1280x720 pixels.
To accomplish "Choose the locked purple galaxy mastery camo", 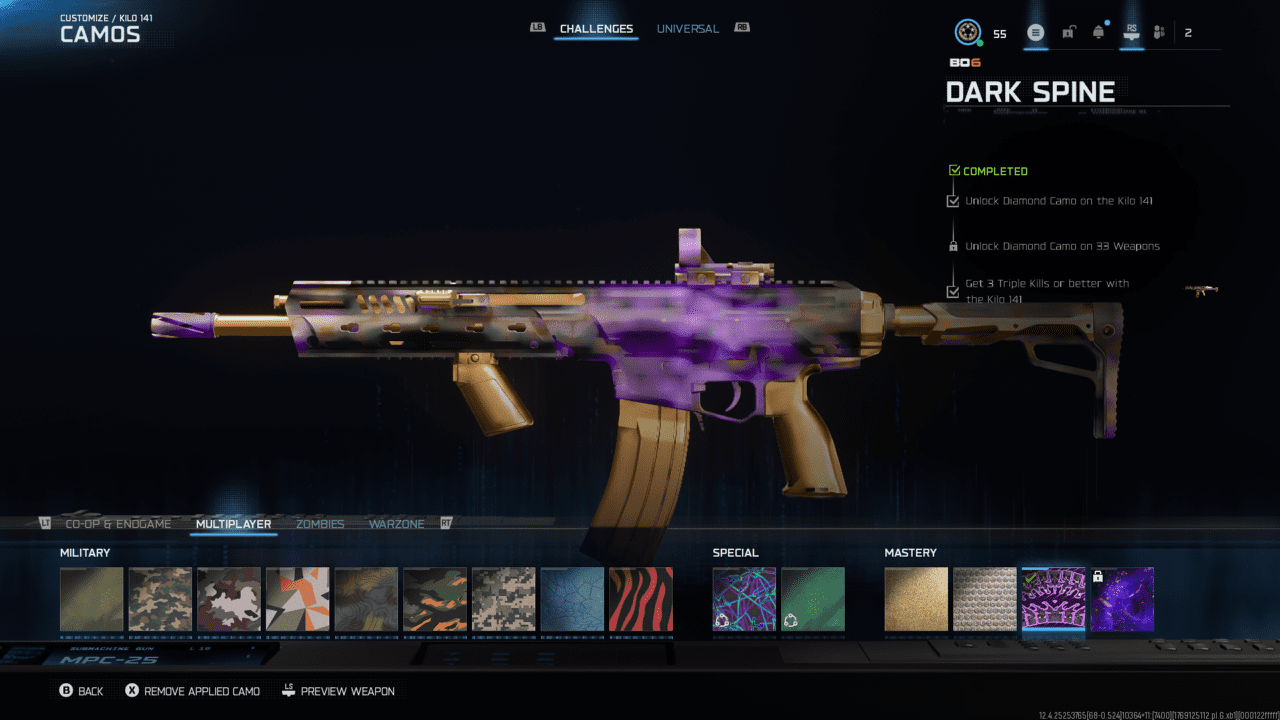I will pyautogui.click(x=1122, y=600).
